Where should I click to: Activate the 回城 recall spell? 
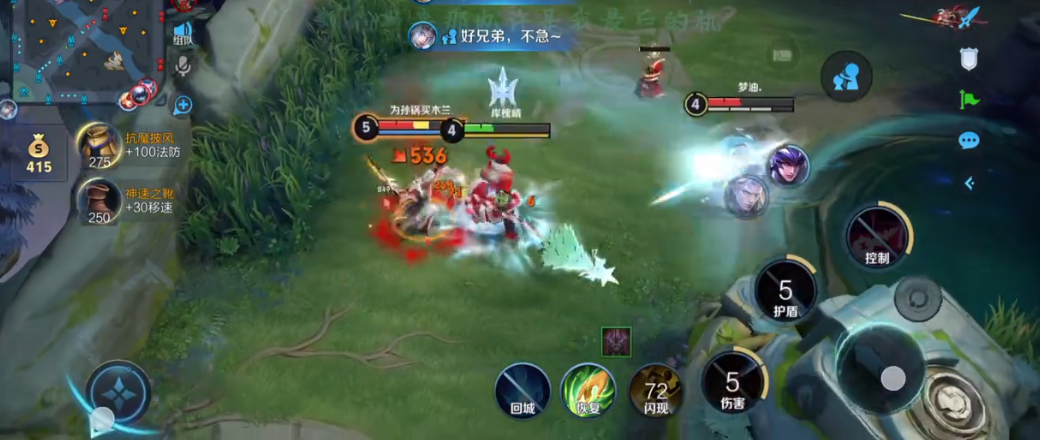(x=522, y=389)
